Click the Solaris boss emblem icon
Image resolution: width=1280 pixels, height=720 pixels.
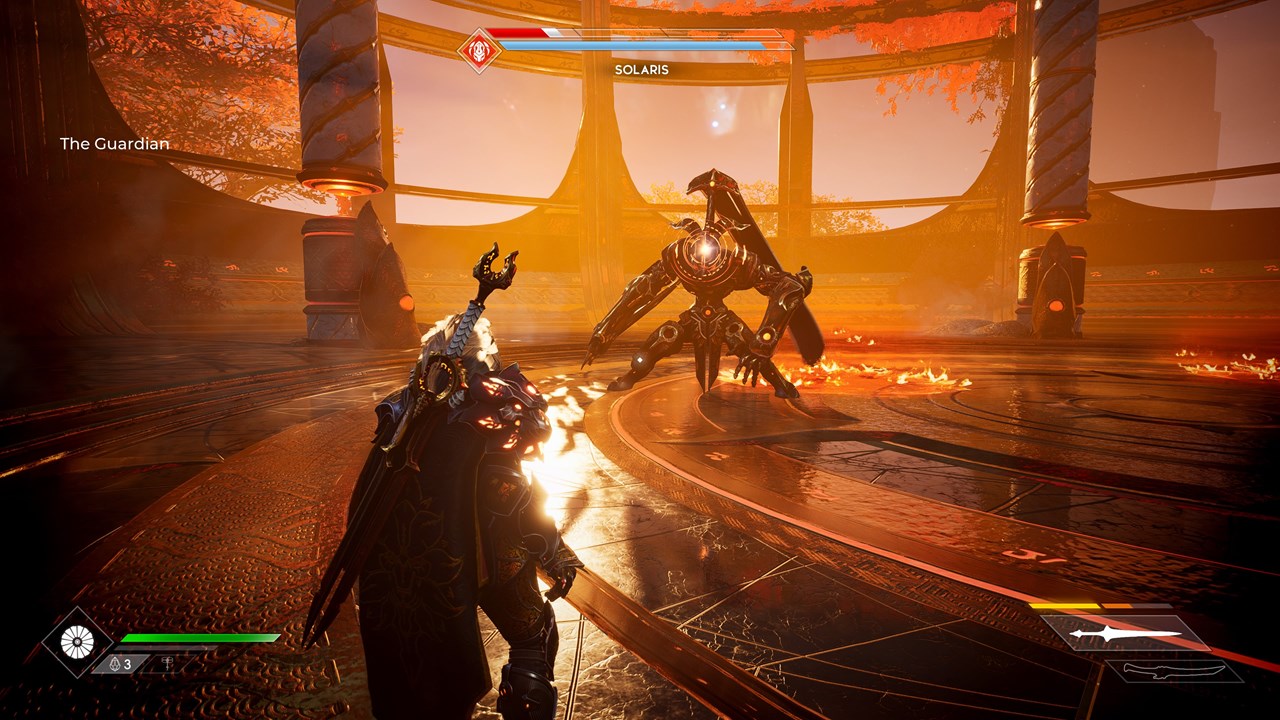click(x=478, y=49)
